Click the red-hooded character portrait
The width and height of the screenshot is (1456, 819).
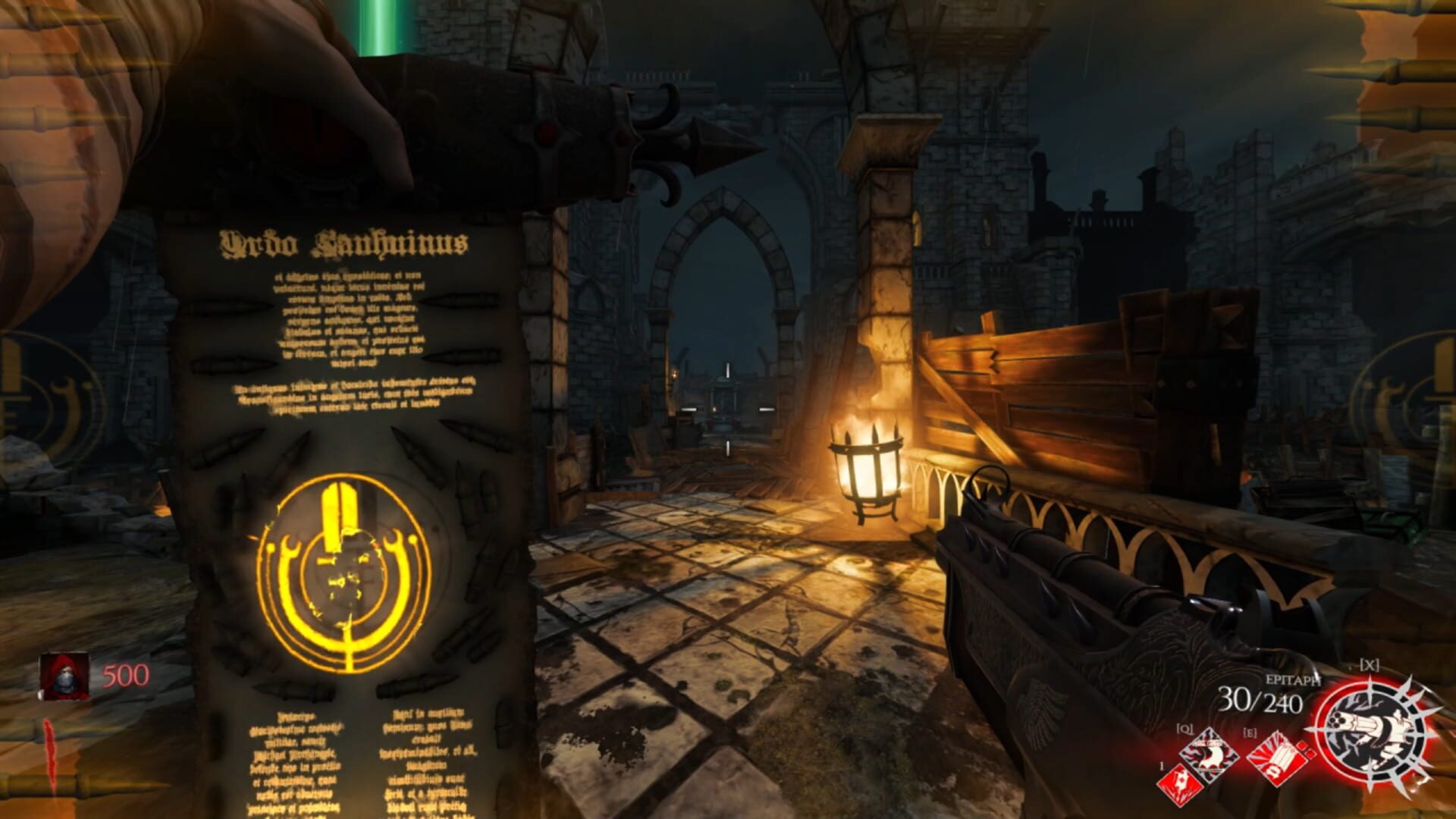click(x=63, y=676)
